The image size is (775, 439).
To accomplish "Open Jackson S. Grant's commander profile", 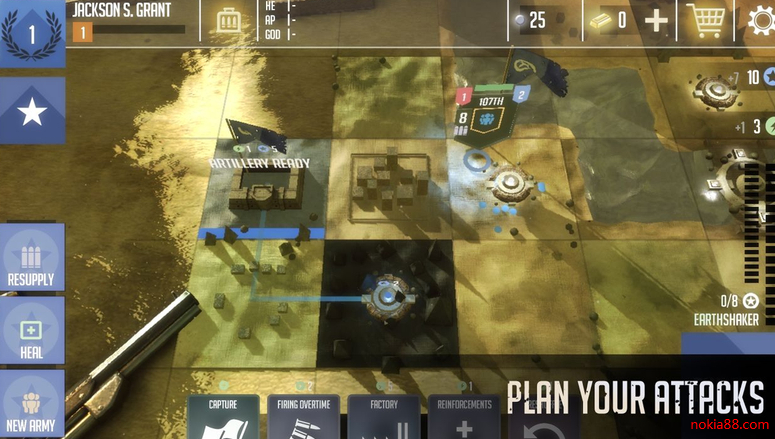I will tap(122, 11).
